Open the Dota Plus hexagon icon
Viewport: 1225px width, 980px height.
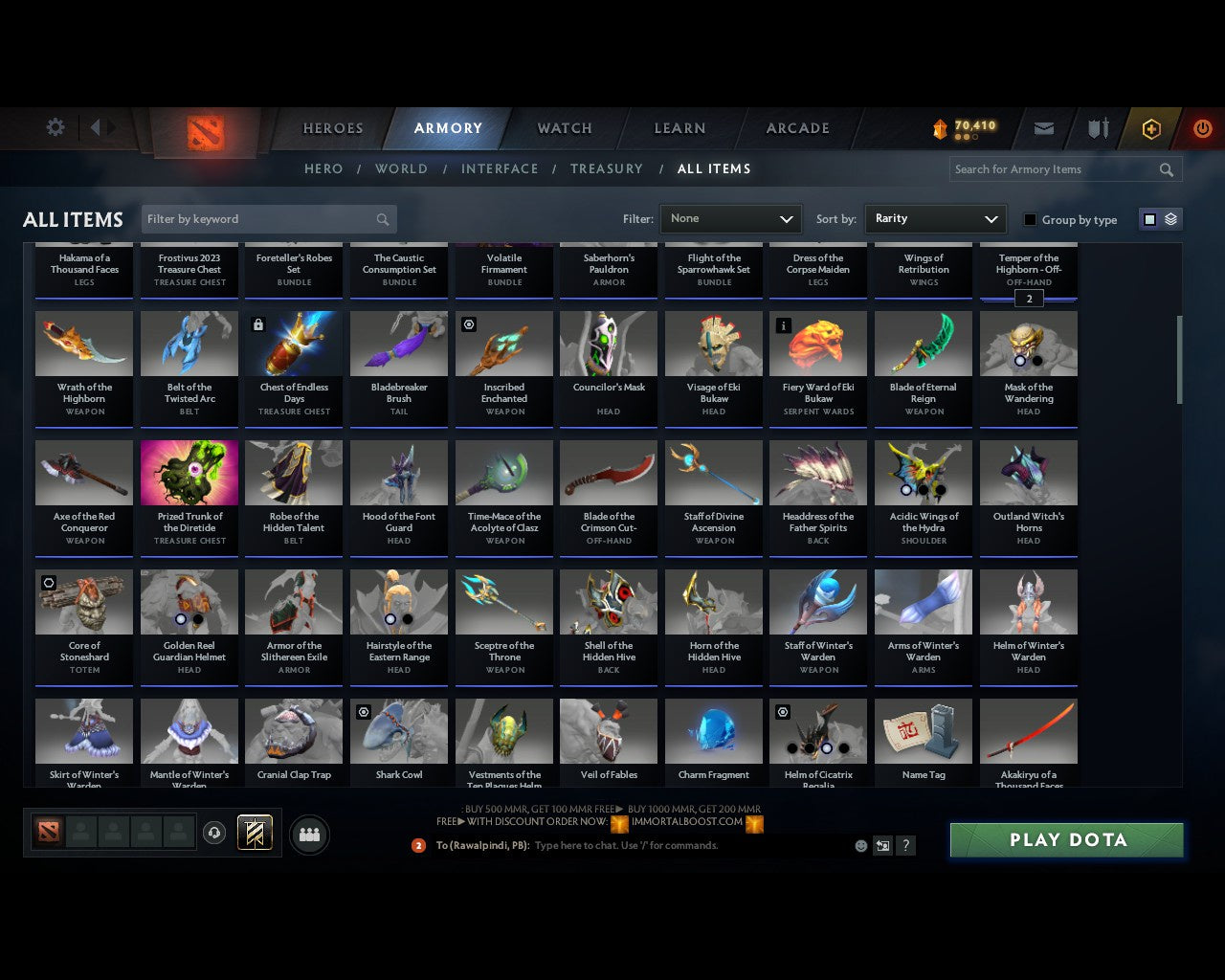click(x=1151, y=128)
